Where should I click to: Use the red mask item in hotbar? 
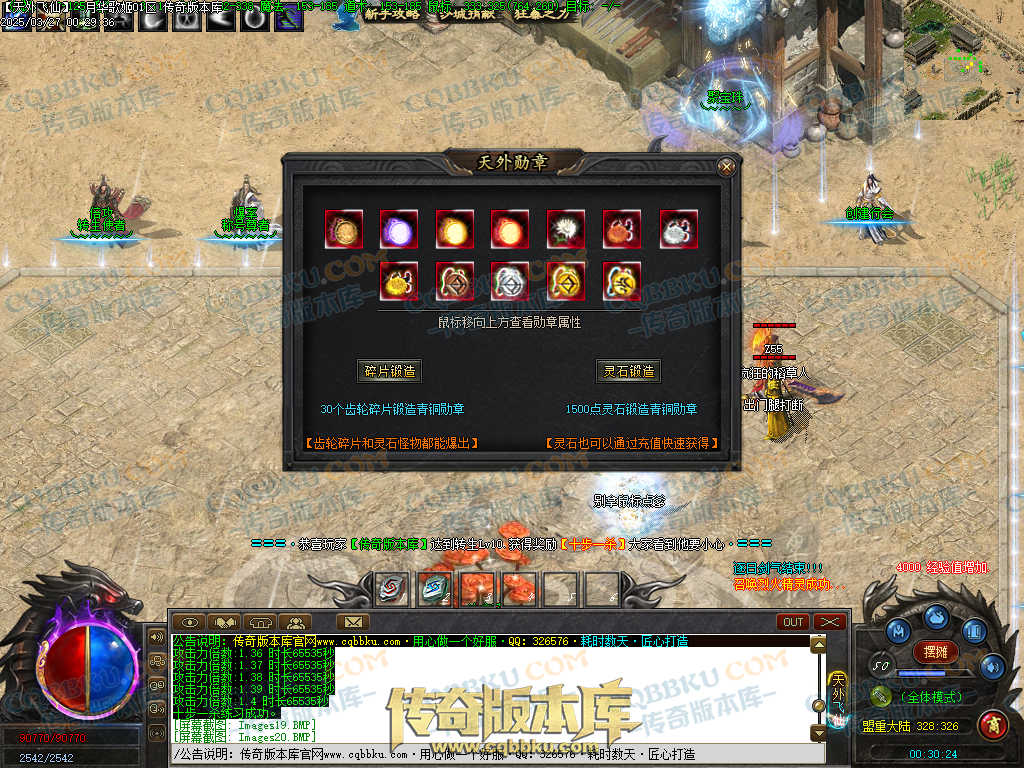[392, 589]
